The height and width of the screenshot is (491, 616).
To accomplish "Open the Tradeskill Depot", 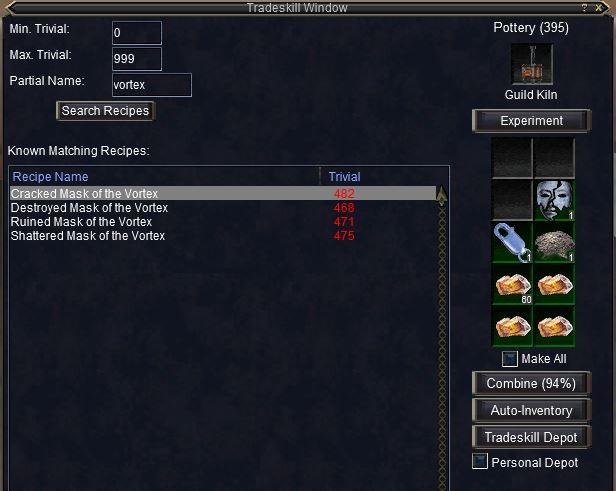I will click(531, 437).
